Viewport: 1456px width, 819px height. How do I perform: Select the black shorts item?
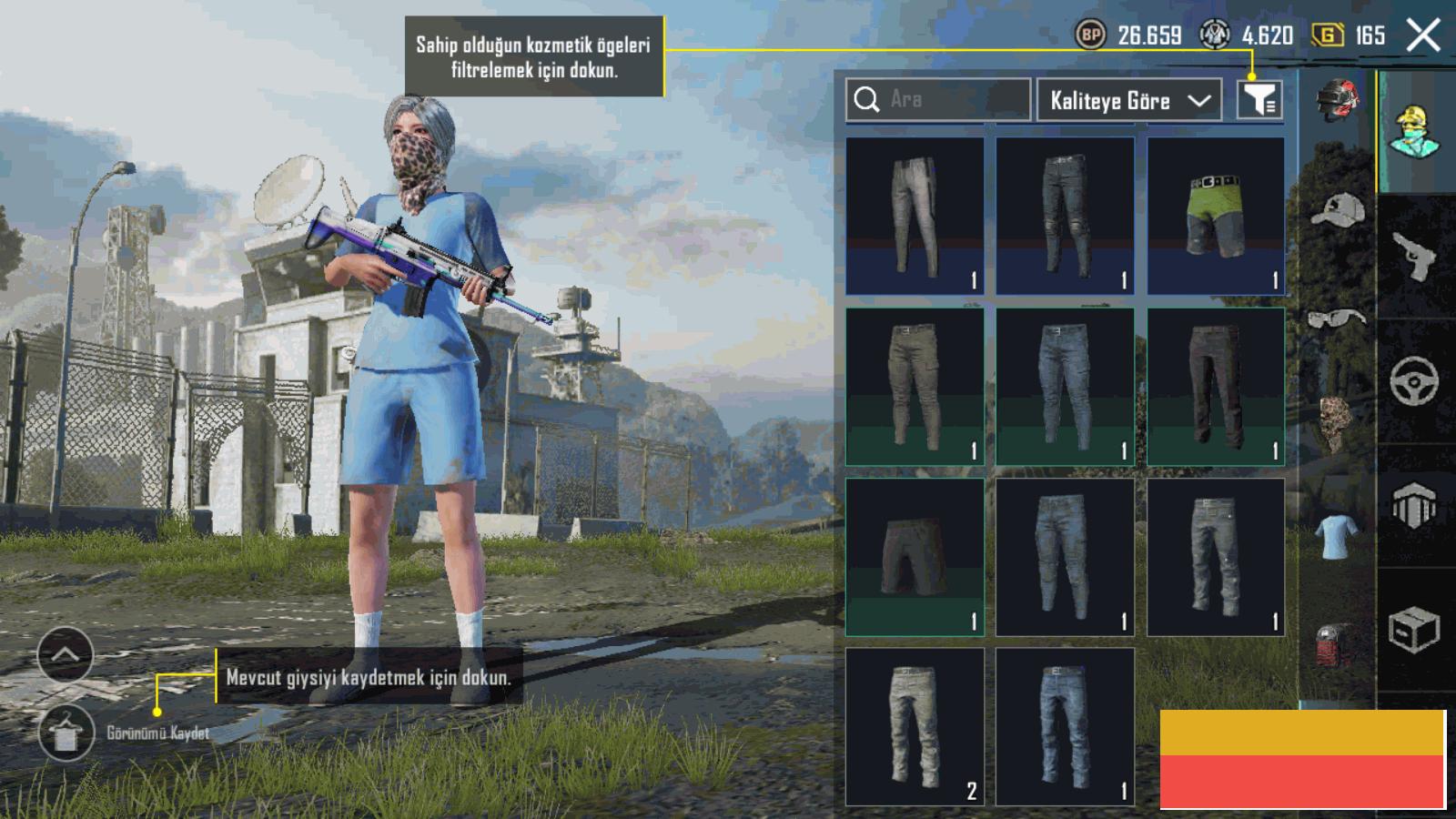click(x=915, y=557)
